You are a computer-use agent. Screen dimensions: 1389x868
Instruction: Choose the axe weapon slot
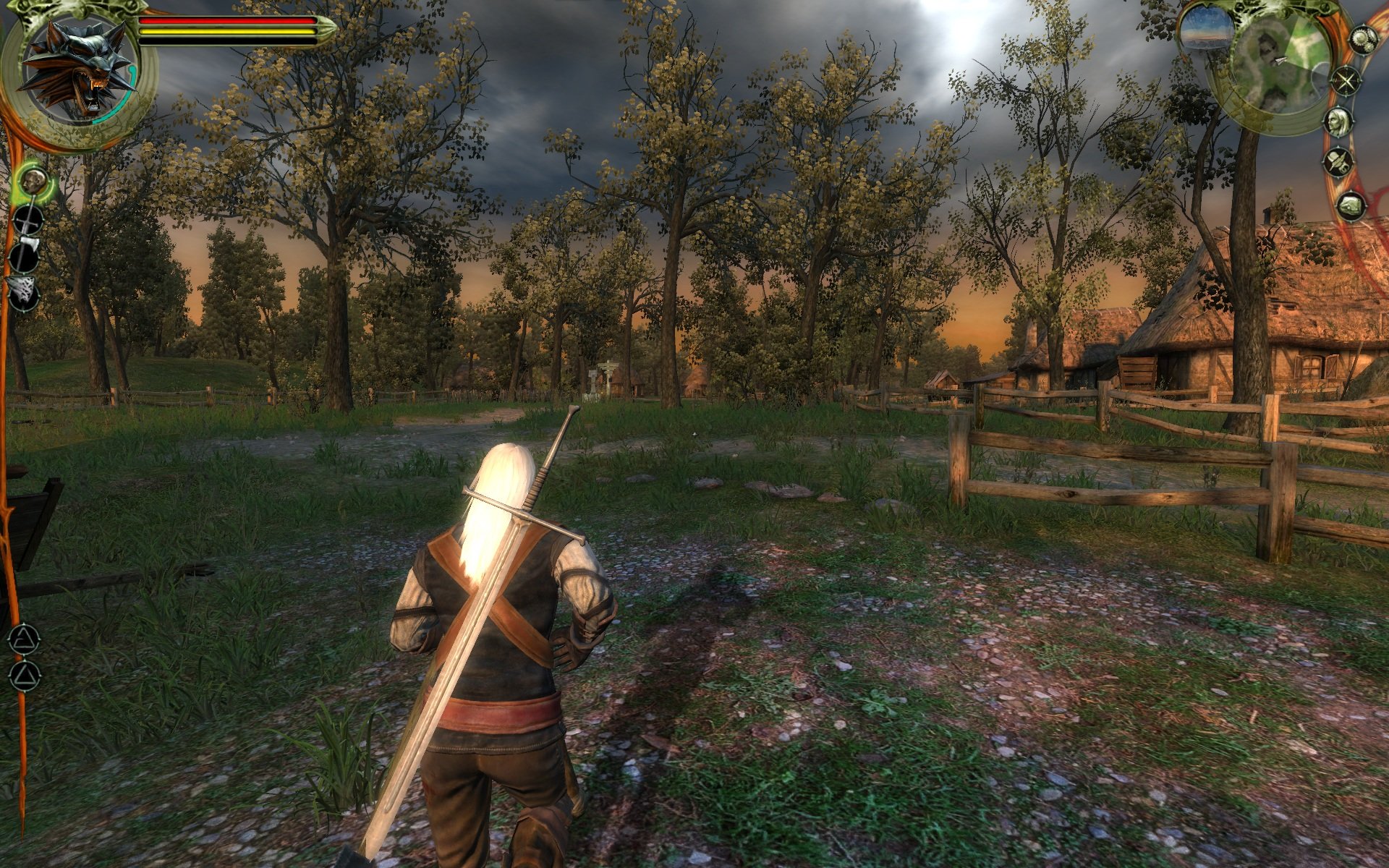point(25,256)
